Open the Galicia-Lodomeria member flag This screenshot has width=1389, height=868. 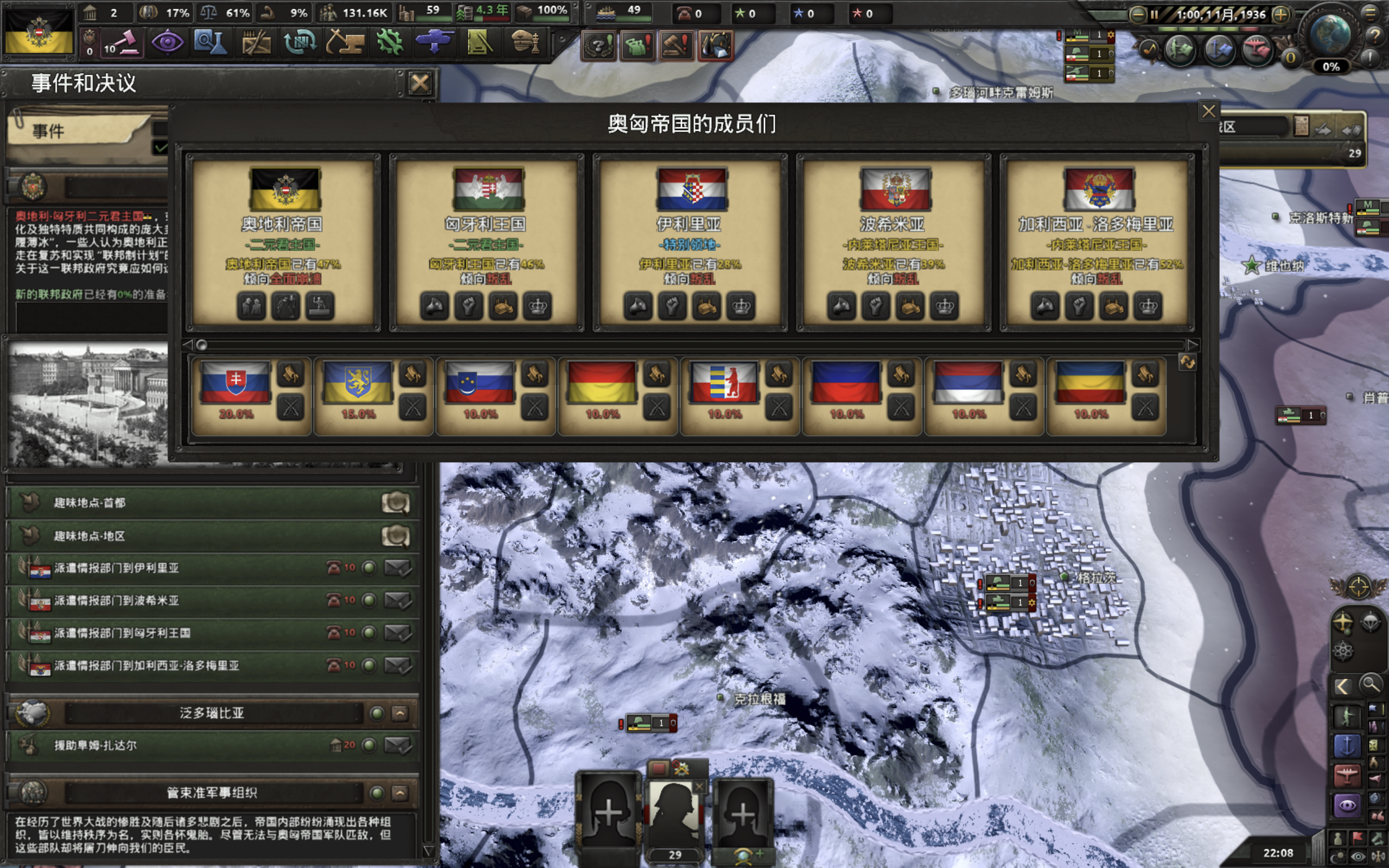[1098, 189]
